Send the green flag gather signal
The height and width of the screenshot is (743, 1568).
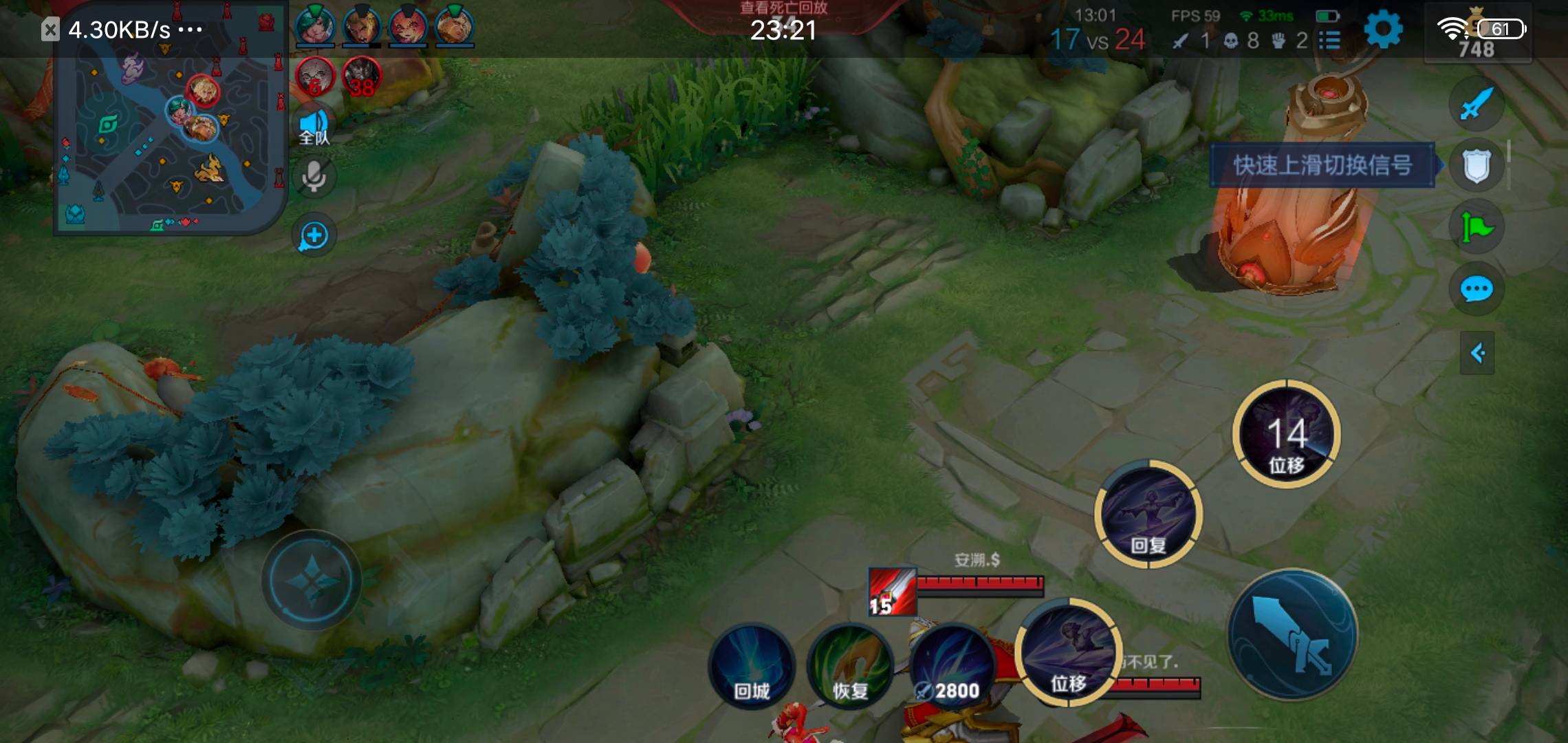click(1476, 227)
